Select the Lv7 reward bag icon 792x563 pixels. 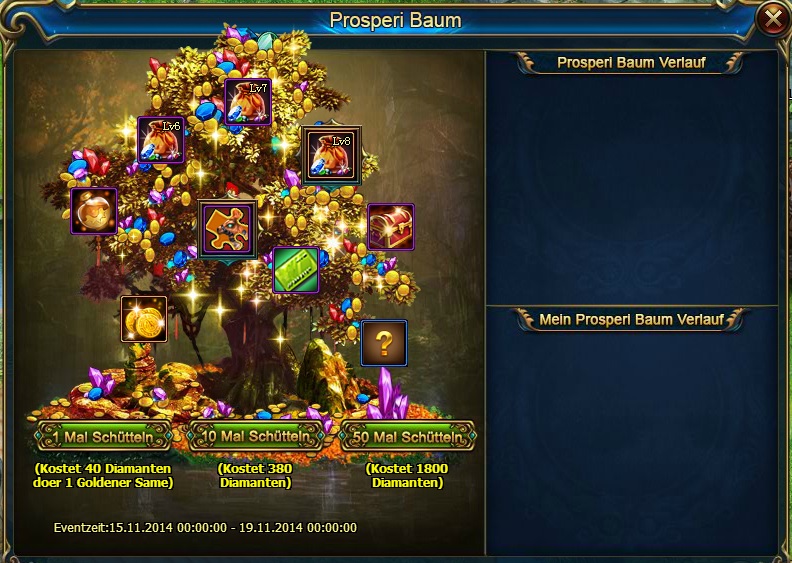[247, 102]
